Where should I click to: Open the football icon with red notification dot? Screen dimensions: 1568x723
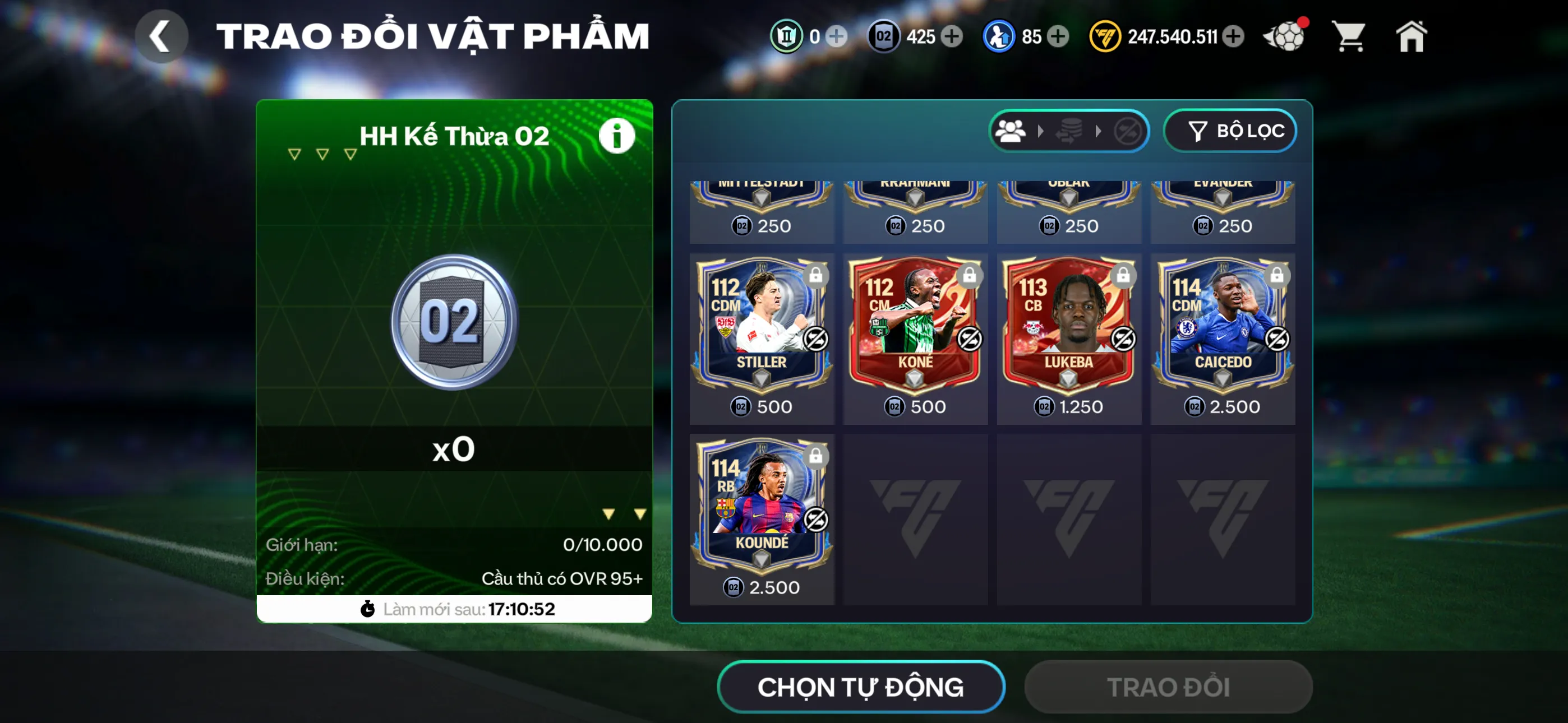(x=1285, y=36)
